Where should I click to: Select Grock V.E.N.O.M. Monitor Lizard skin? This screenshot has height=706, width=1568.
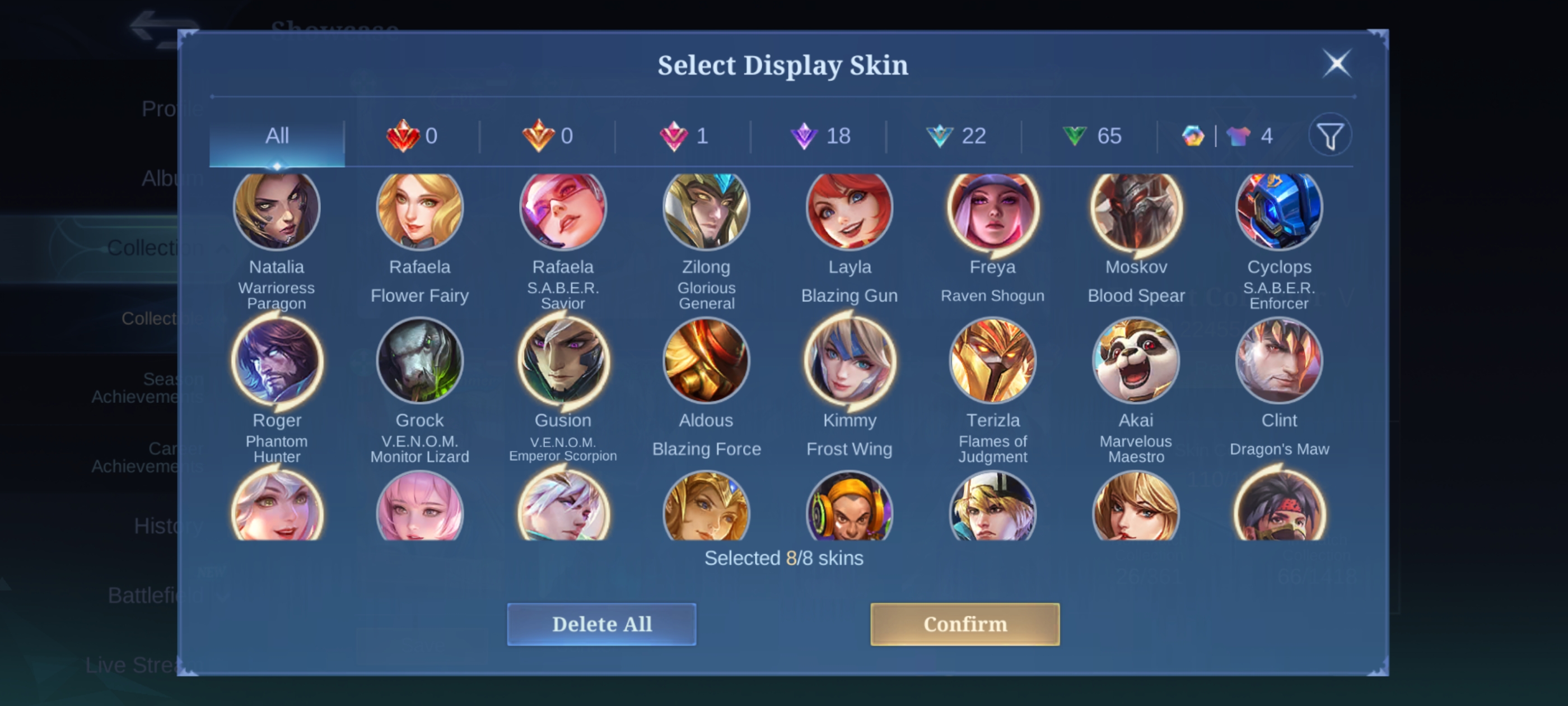tap(420, 361)
